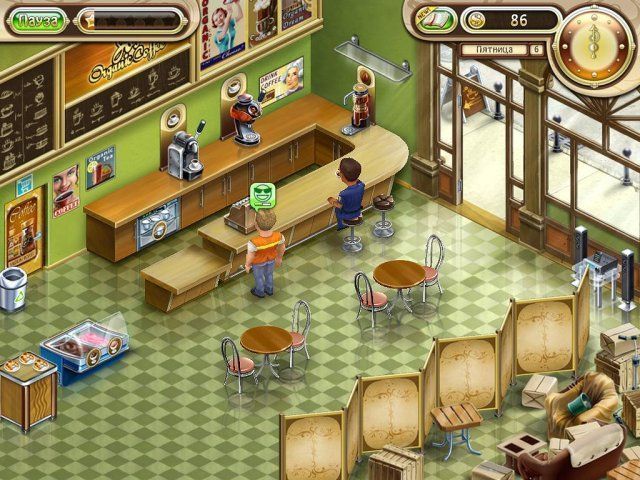Select the green order bubble above the customer
640x480 pixels.
[263, 194]
